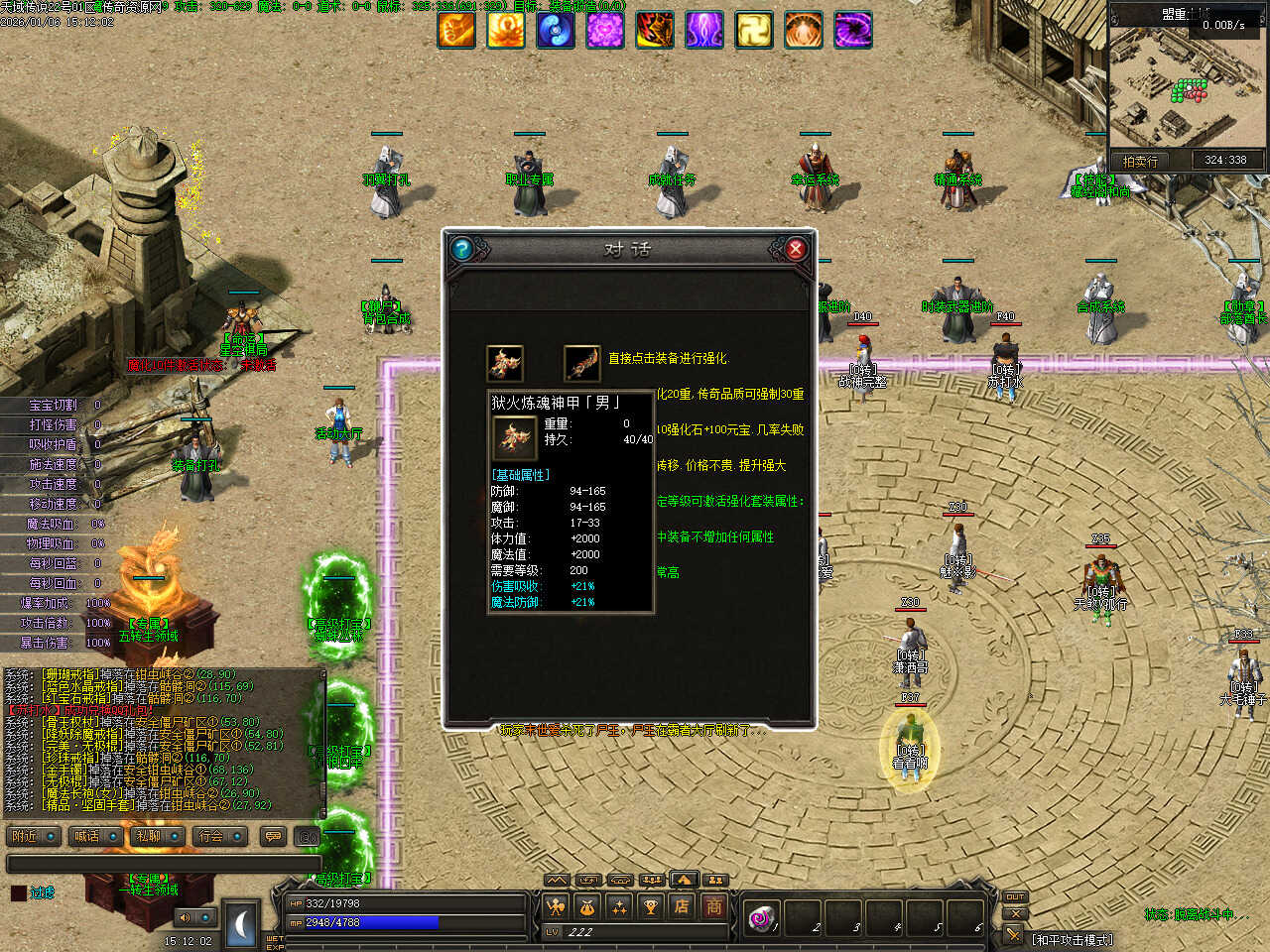
Task: Select the weapon equipment slot for enhancement
Action: coord(581,363)
